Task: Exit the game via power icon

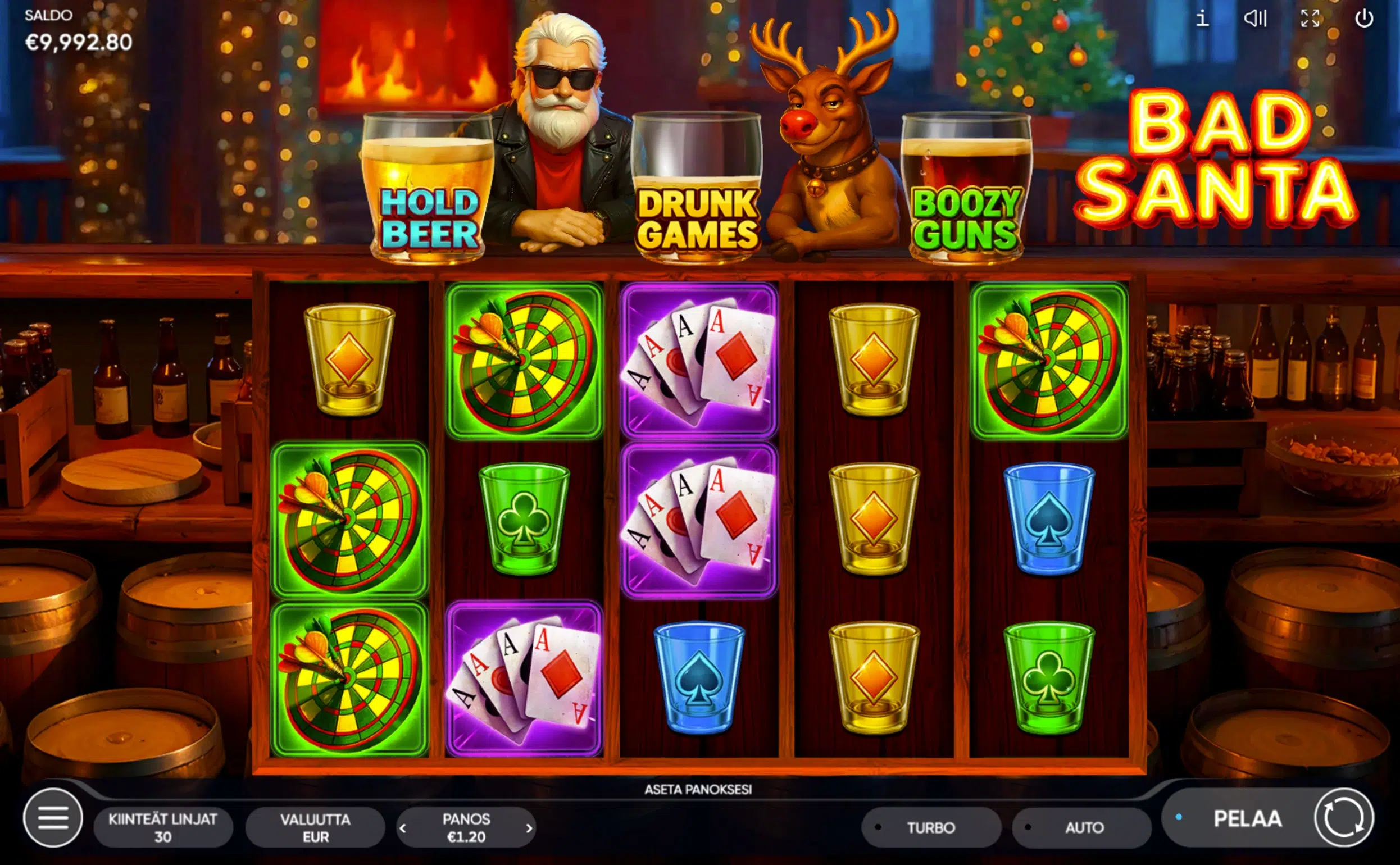Action: [x=1365, y=19]
